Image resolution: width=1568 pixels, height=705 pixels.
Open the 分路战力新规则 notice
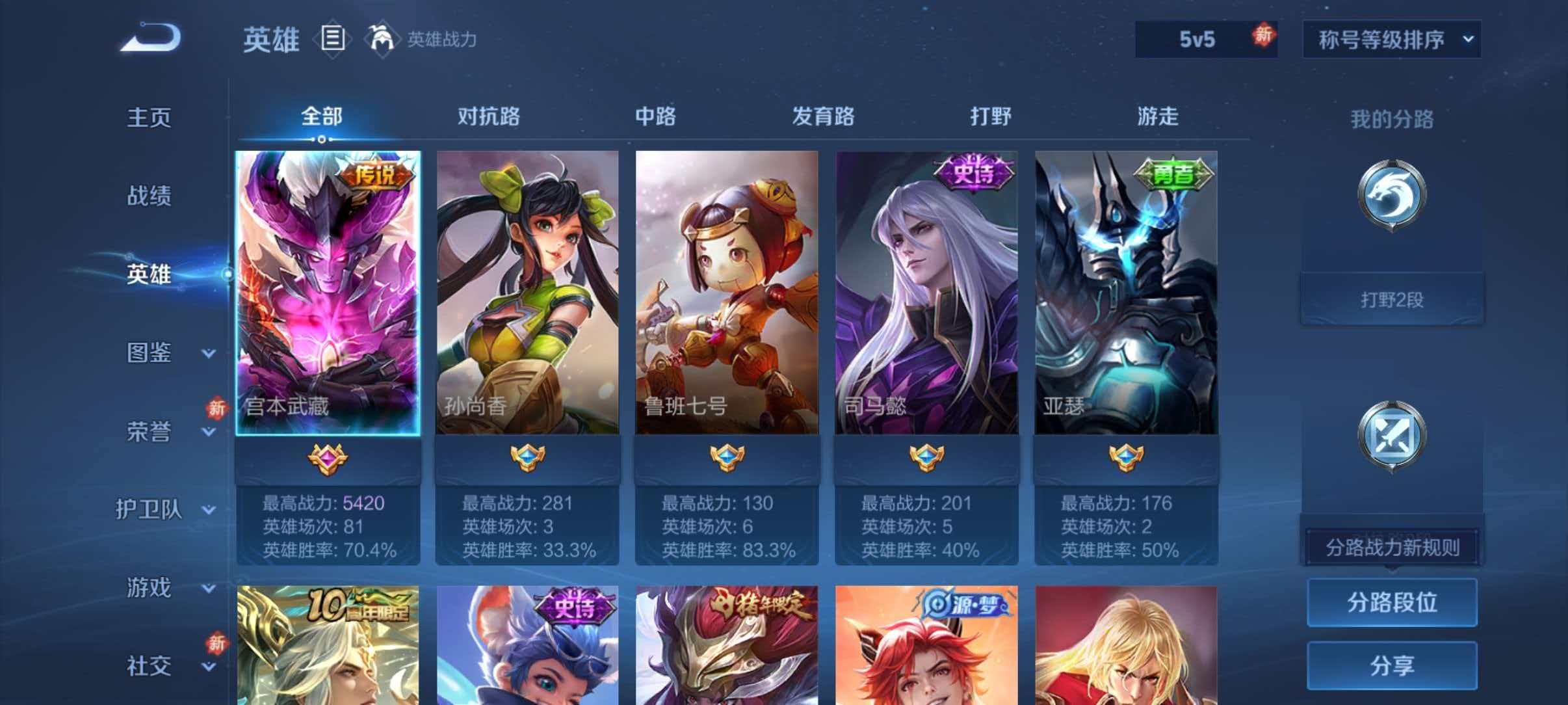click(x=1392, y=546)
